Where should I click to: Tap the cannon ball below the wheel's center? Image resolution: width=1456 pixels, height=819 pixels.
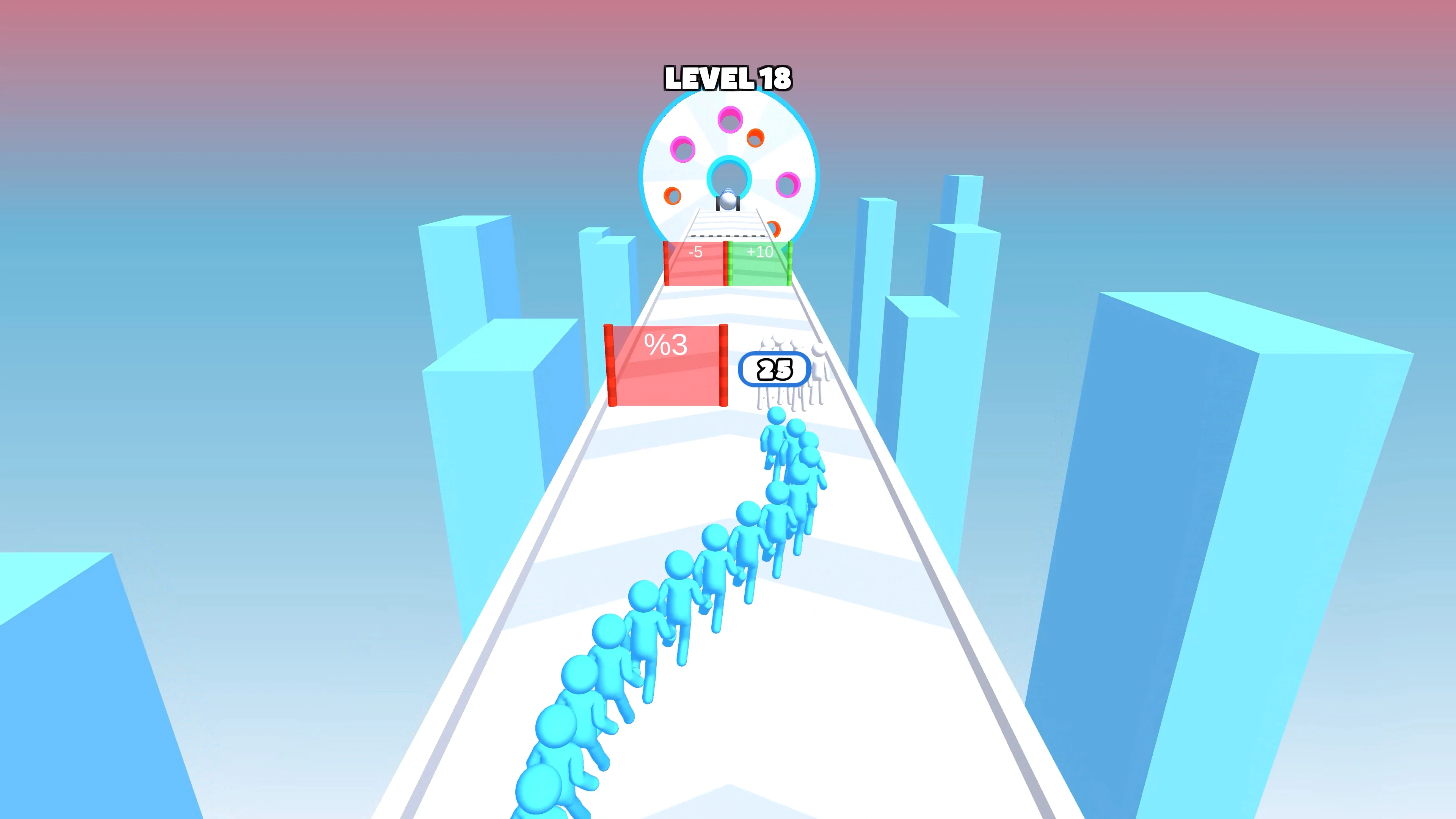[728, 200]
